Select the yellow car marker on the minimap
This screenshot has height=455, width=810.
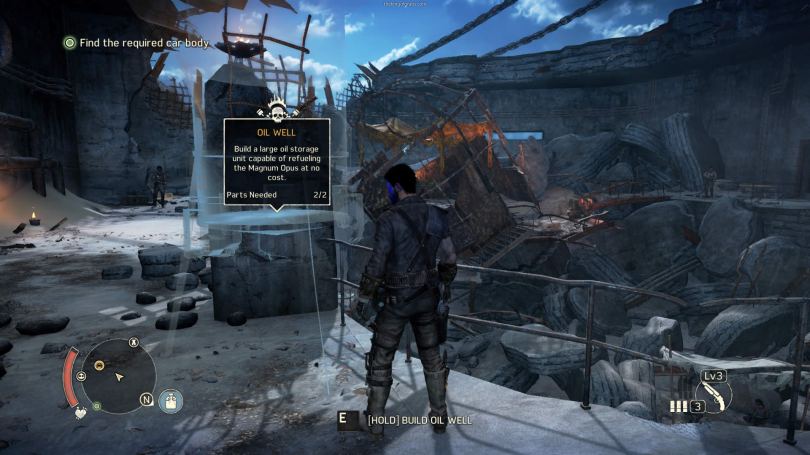pyautogui.click(x=99, y=365)
